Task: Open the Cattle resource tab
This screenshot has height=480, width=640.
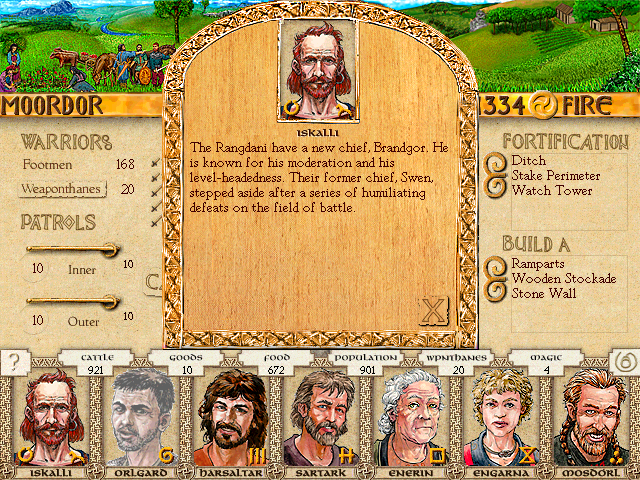Action: [x=97, y=356]
